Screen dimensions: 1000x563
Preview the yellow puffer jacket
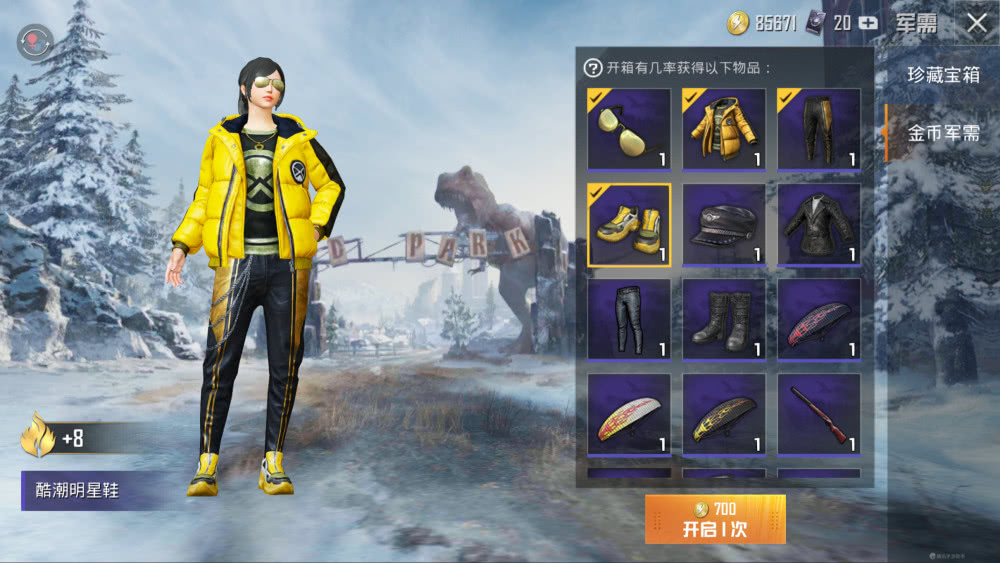[724, 129]
